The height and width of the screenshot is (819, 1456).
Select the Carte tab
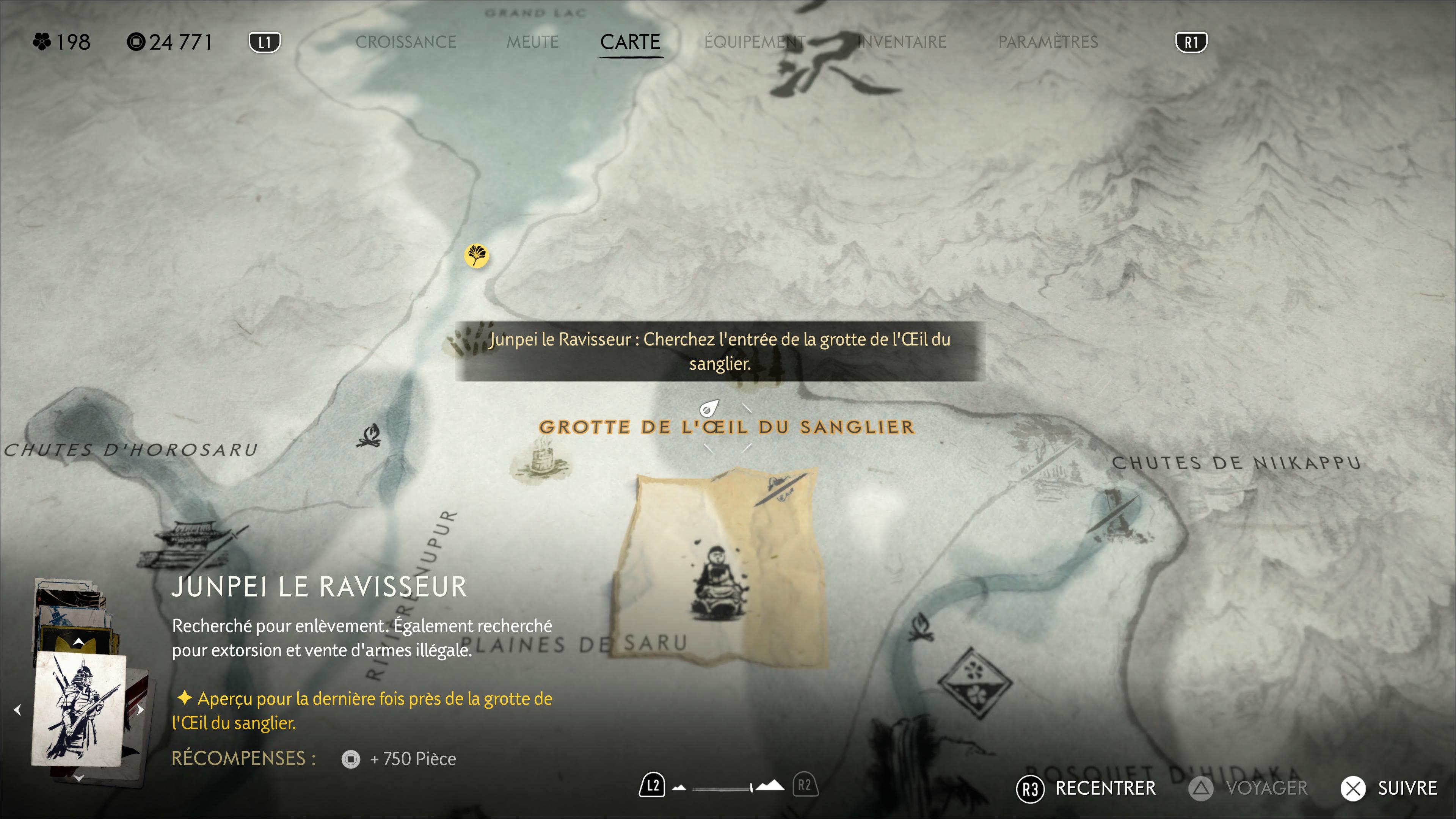click(630, 42)
